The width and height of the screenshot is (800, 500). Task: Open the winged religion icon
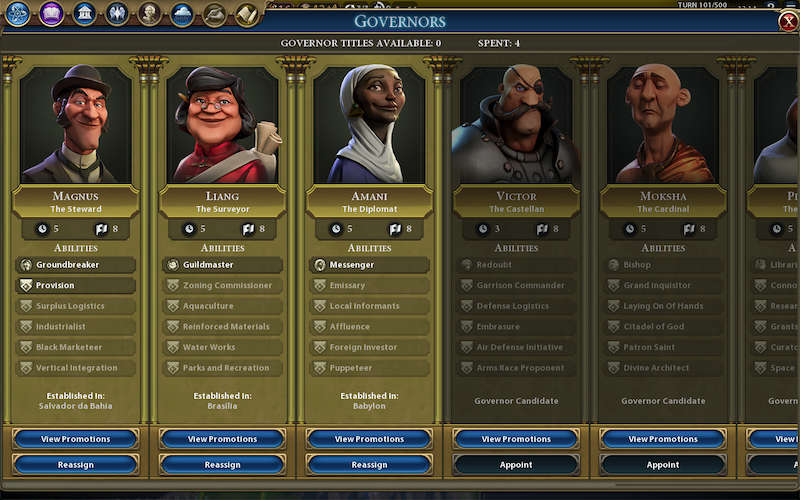coord(117,13)
